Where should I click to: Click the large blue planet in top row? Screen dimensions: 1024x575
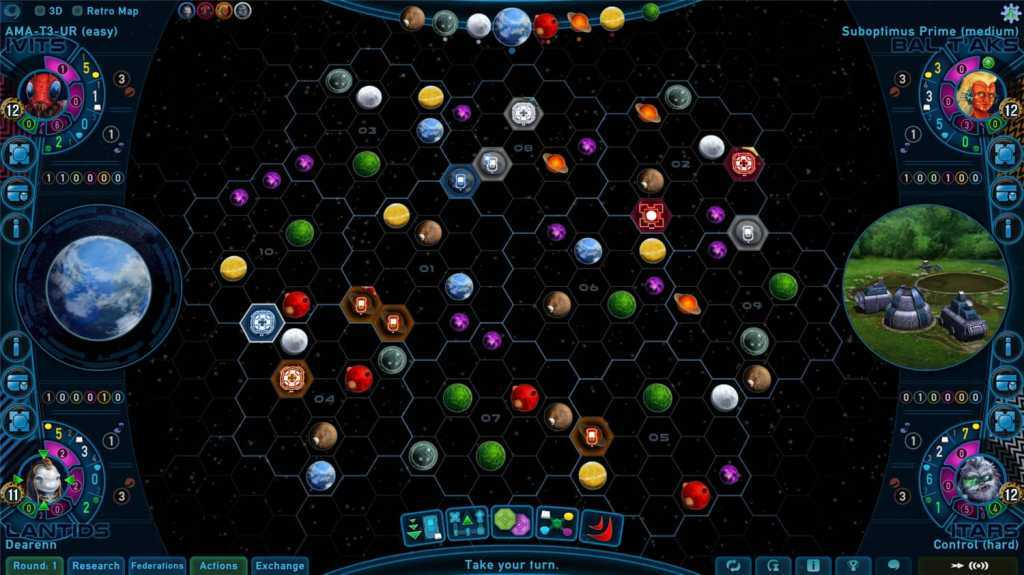click(512, 26)
